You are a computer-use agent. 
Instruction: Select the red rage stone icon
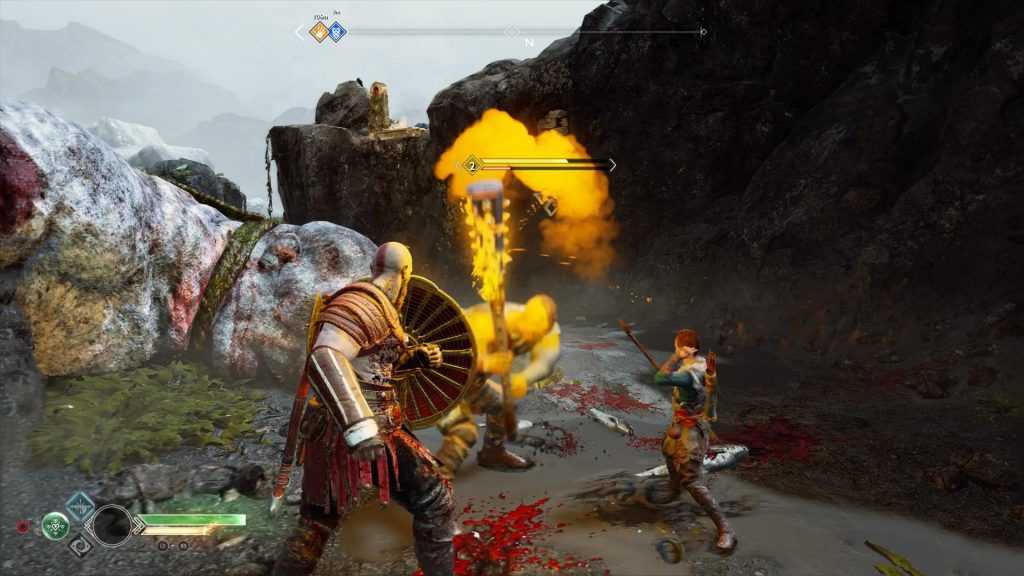pos(23,526)
